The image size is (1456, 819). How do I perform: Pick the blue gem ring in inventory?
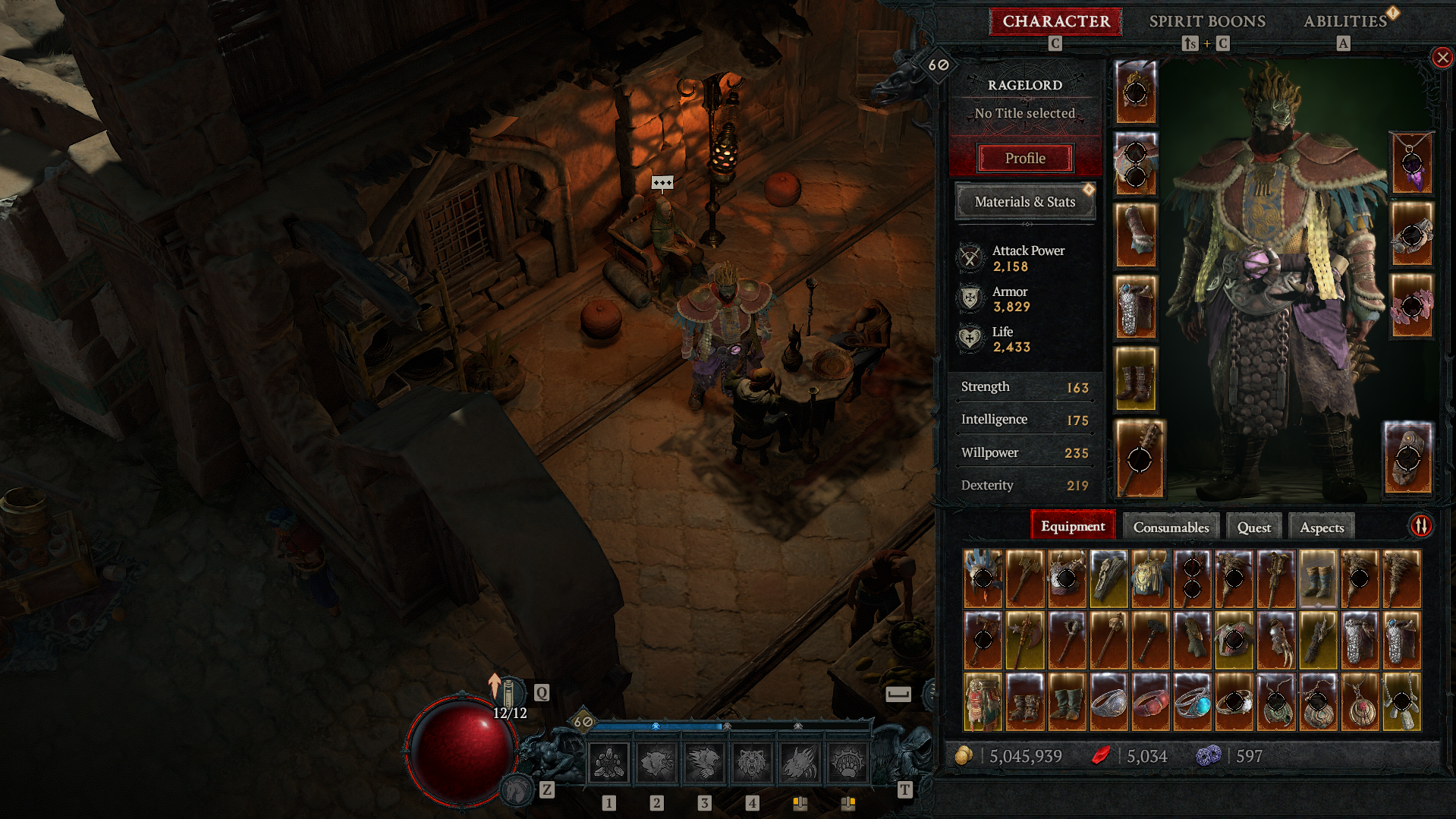[1192, 703]
